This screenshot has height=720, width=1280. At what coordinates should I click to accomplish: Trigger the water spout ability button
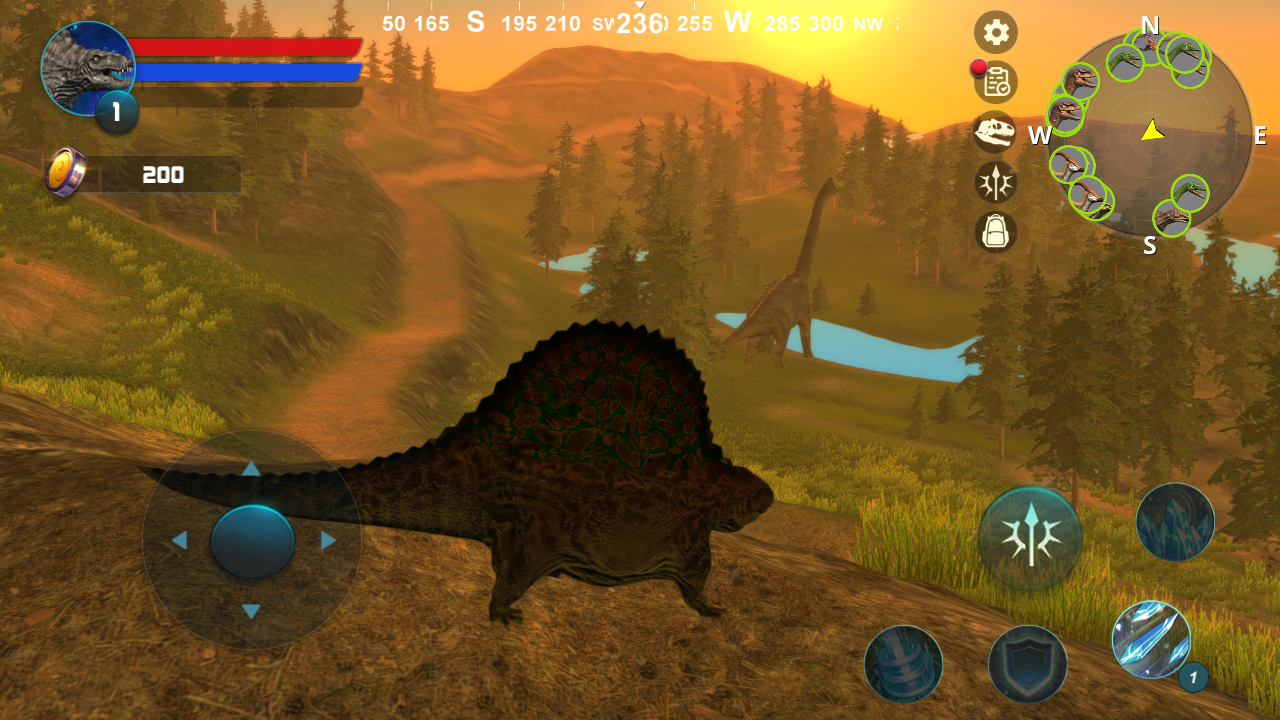(x=902, y=662)
